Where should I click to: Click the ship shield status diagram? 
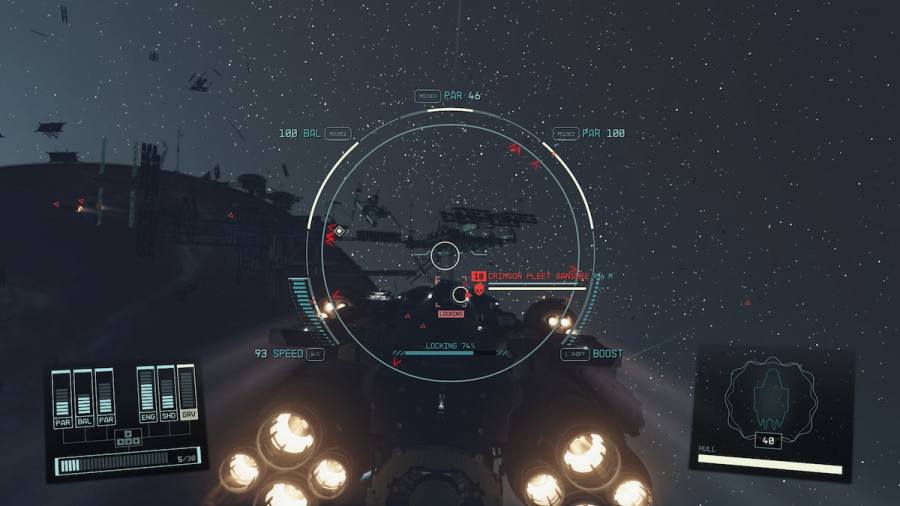click(x=771, y=401)
